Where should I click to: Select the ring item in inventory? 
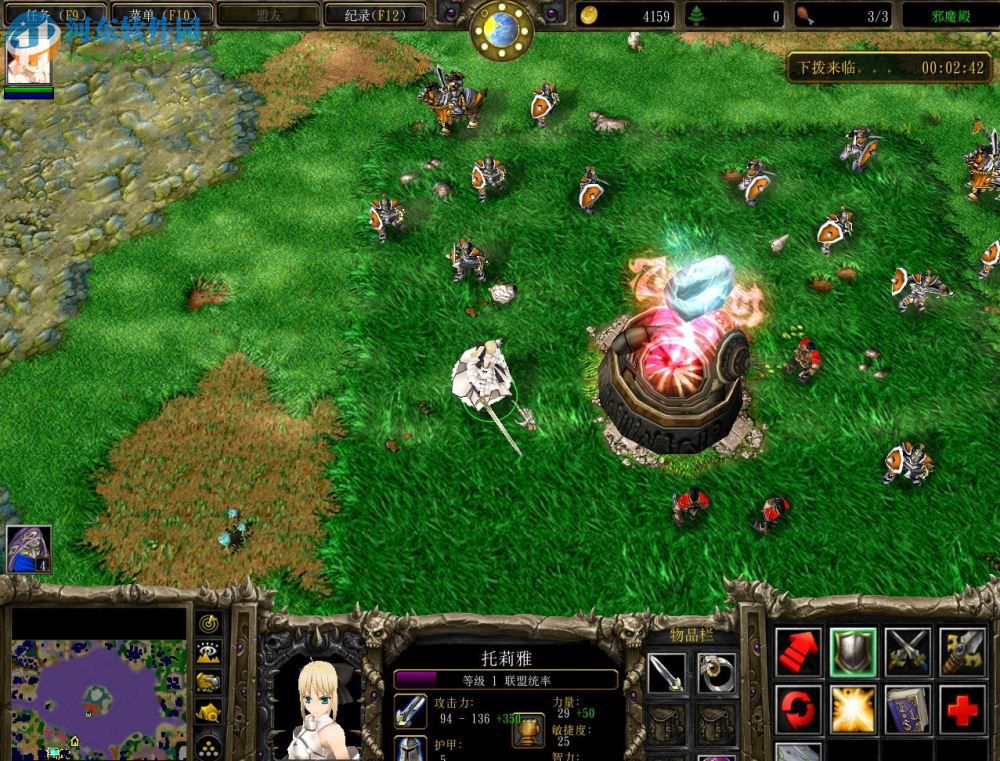pyautogui.click(x=716, y=673)
